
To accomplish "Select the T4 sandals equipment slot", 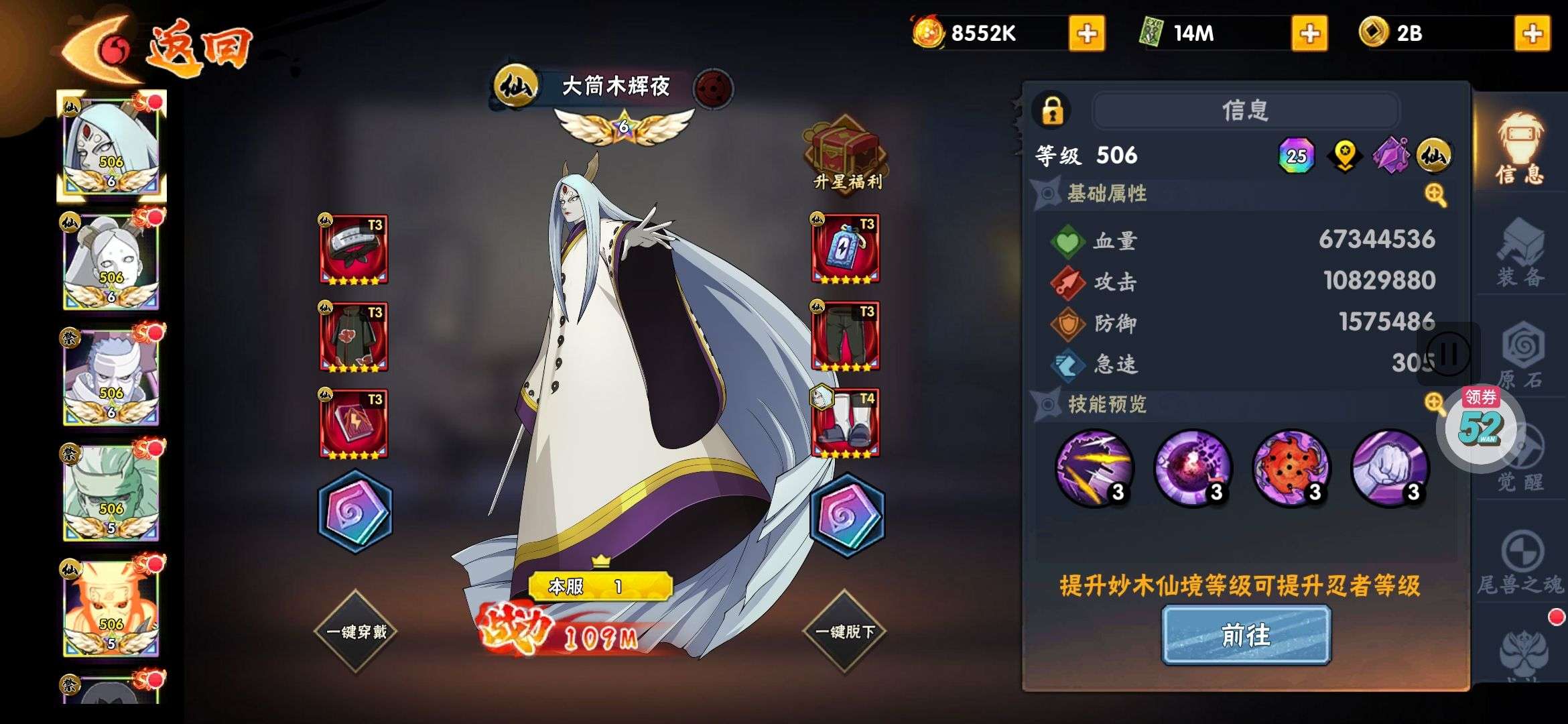I will pos(846,424).
